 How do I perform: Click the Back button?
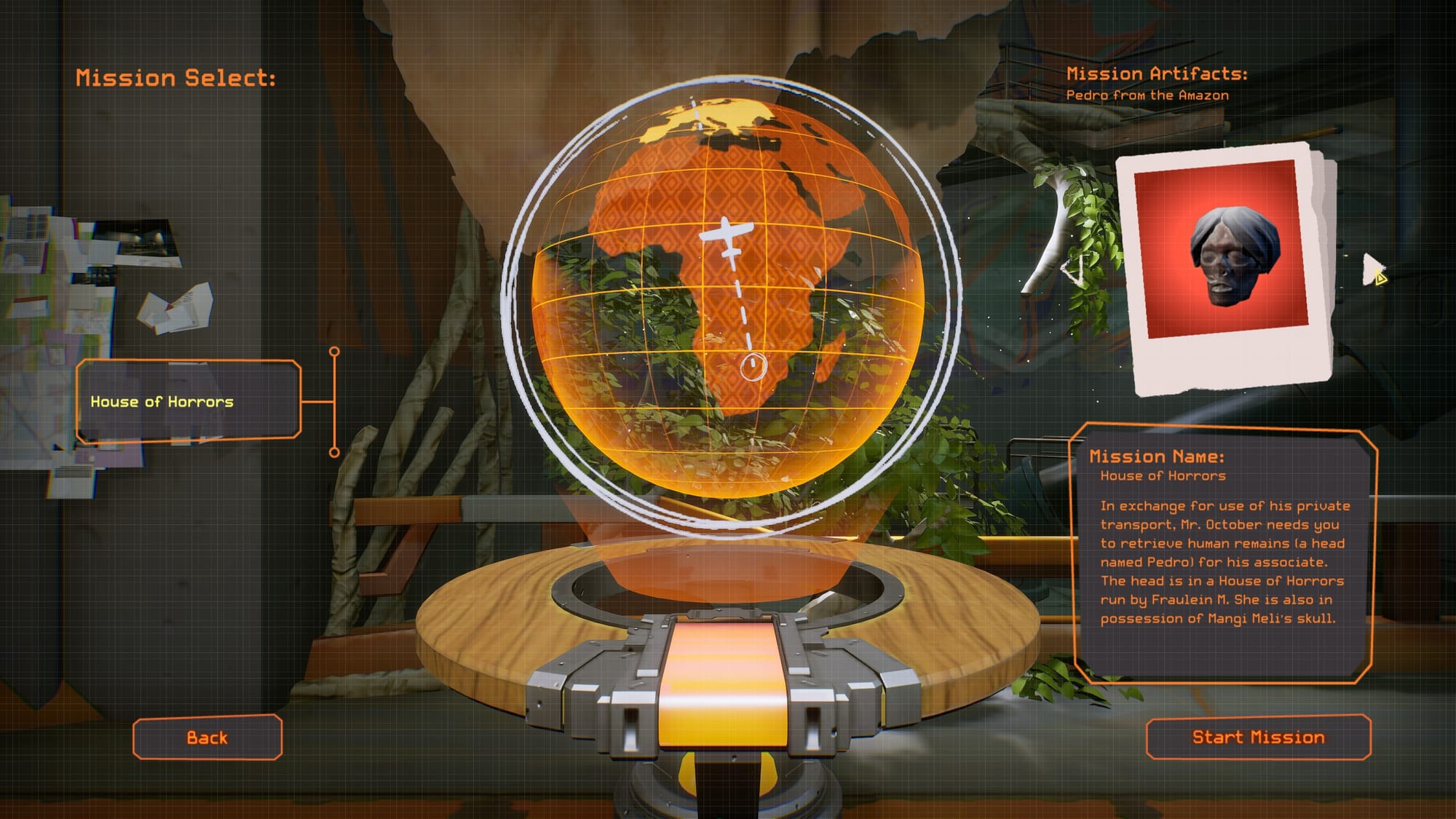click(x=207, y=737)
